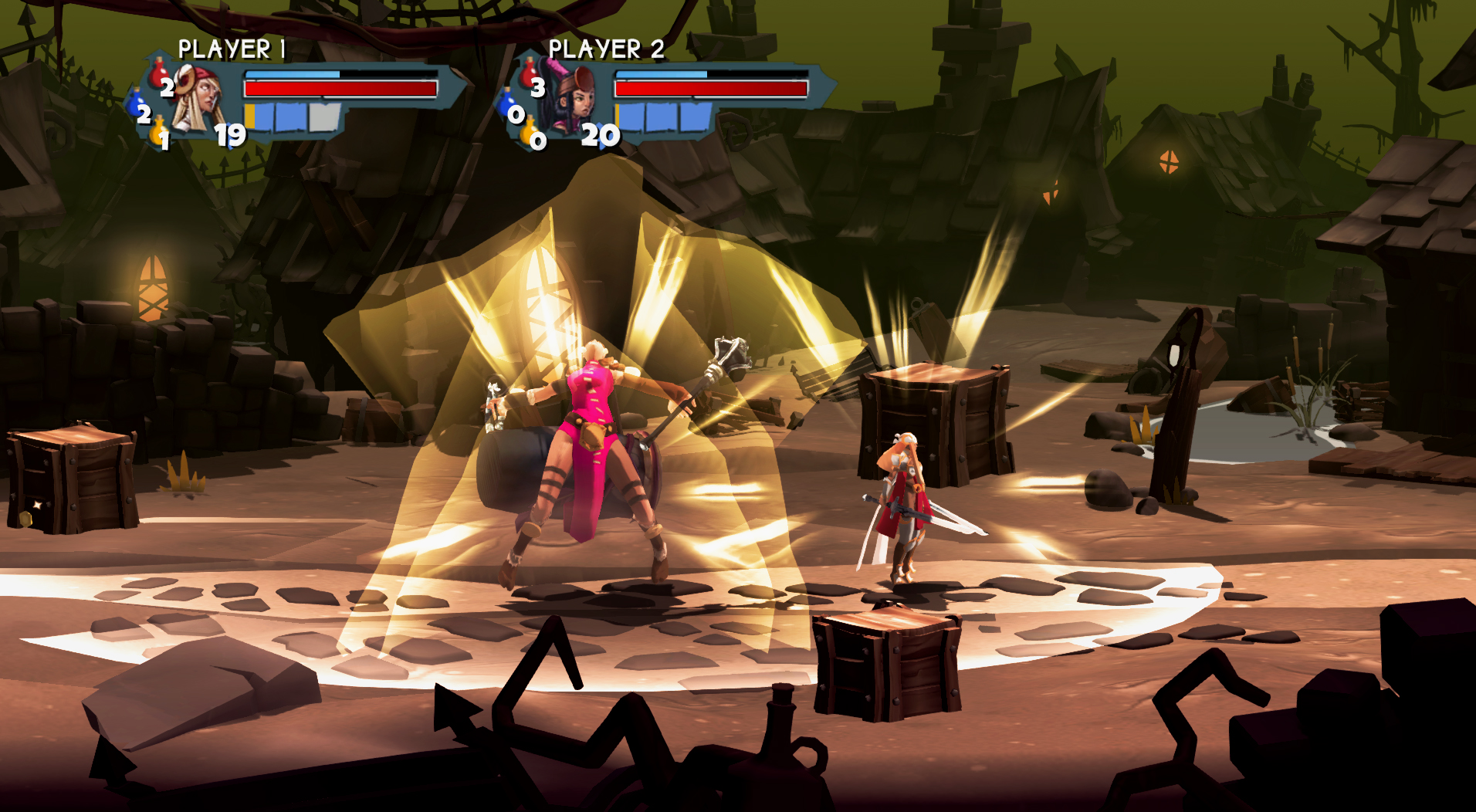This screenshot has height=812, width=1476.
Task: Open Player 2's character portrait
Action: (x=575, y=100)
